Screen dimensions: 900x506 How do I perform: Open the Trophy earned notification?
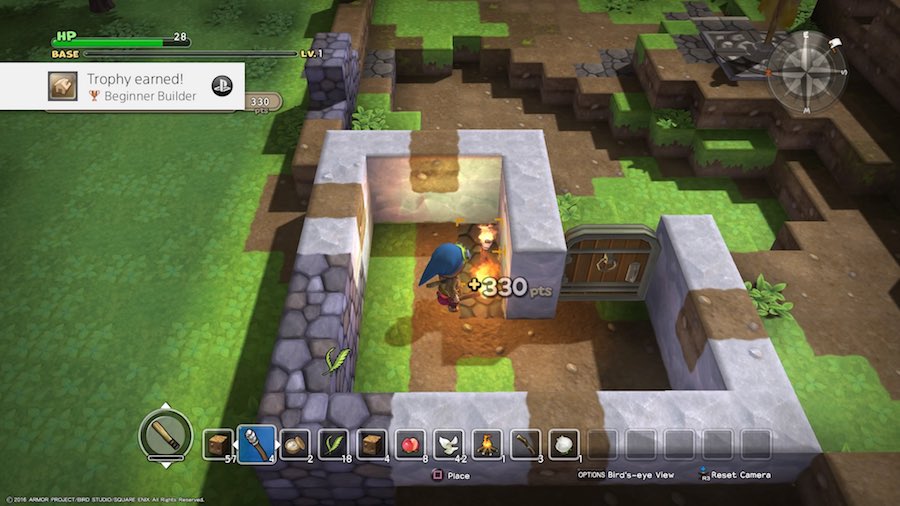[x=137, y=86]
